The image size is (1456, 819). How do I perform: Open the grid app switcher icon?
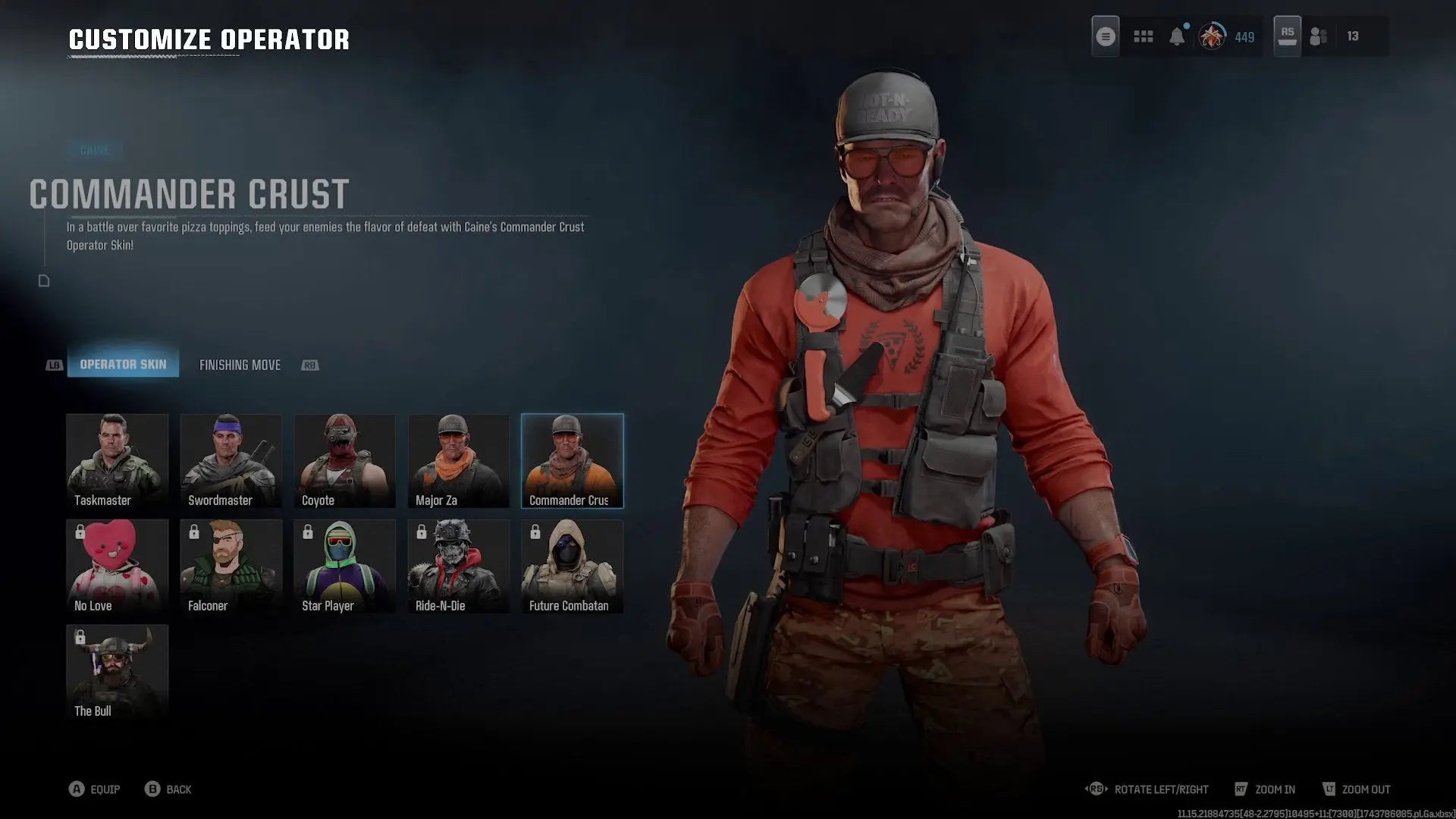(1143, 36)
